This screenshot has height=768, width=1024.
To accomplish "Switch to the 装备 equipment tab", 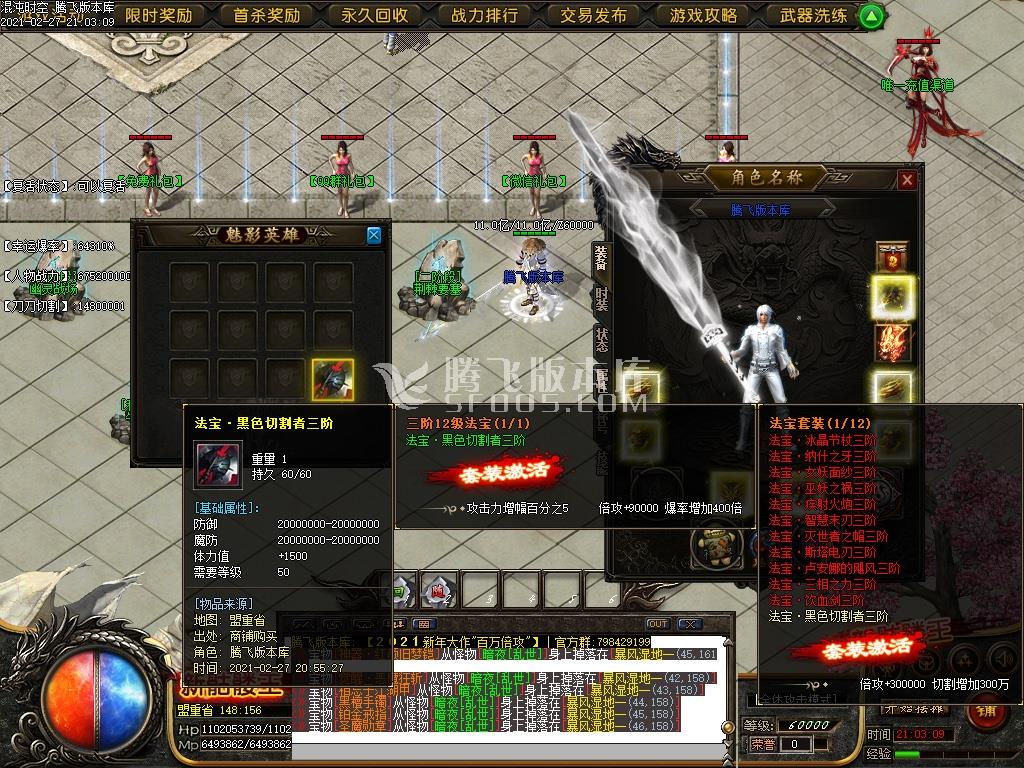I will point(600,258).
